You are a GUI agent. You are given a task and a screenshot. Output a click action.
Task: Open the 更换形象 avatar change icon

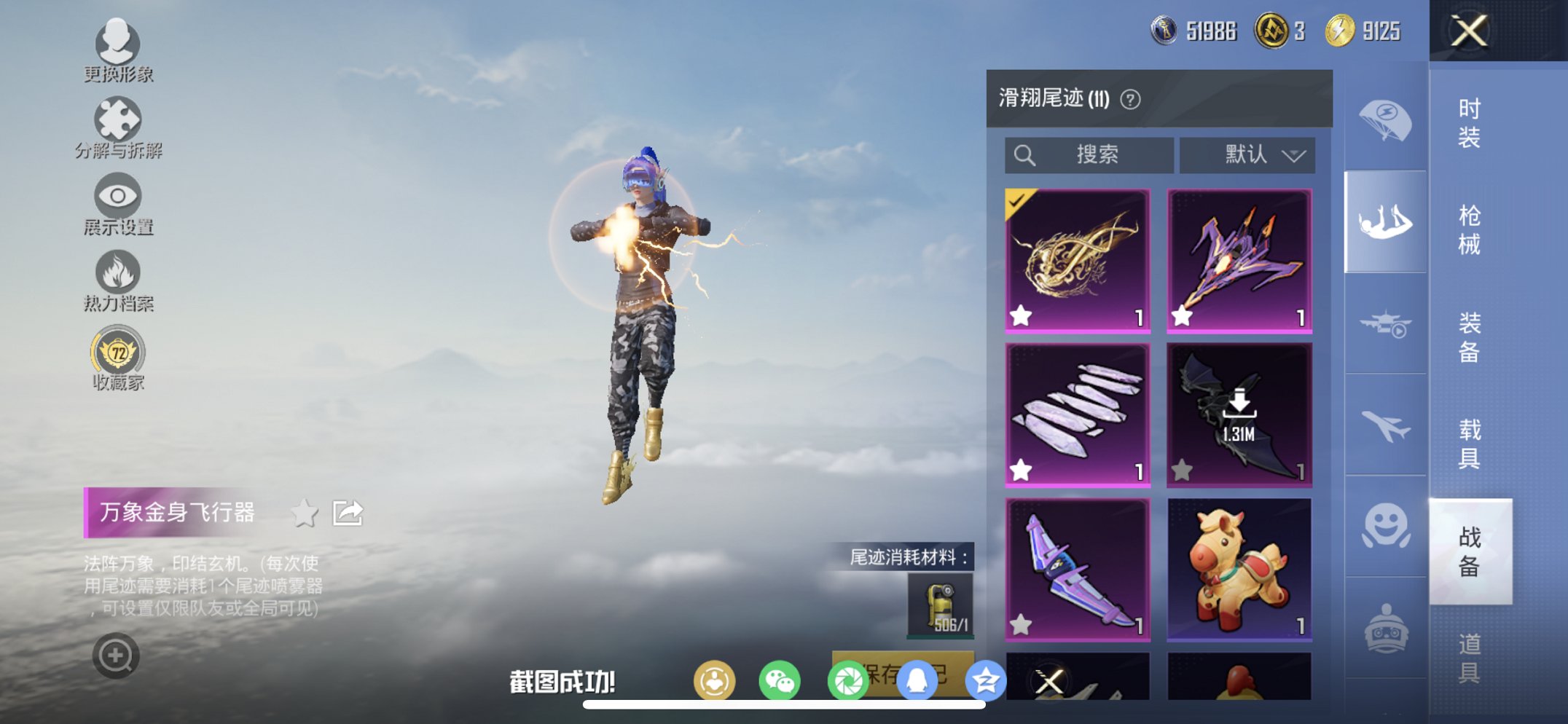pos(119,44)
